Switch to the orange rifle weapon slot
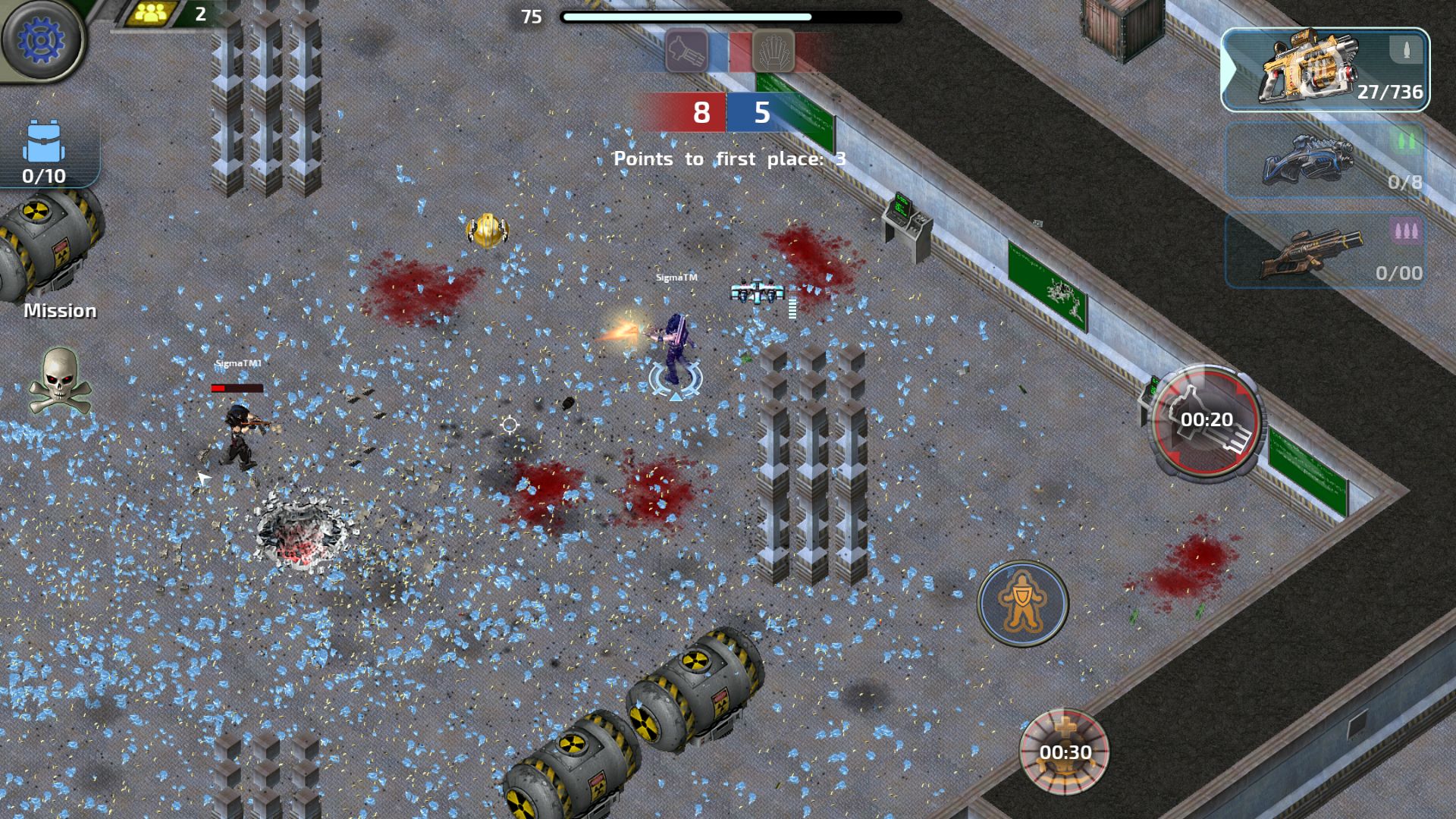Image resolution: width=1456 pixels, height=819 pixels. point(1325,250)
